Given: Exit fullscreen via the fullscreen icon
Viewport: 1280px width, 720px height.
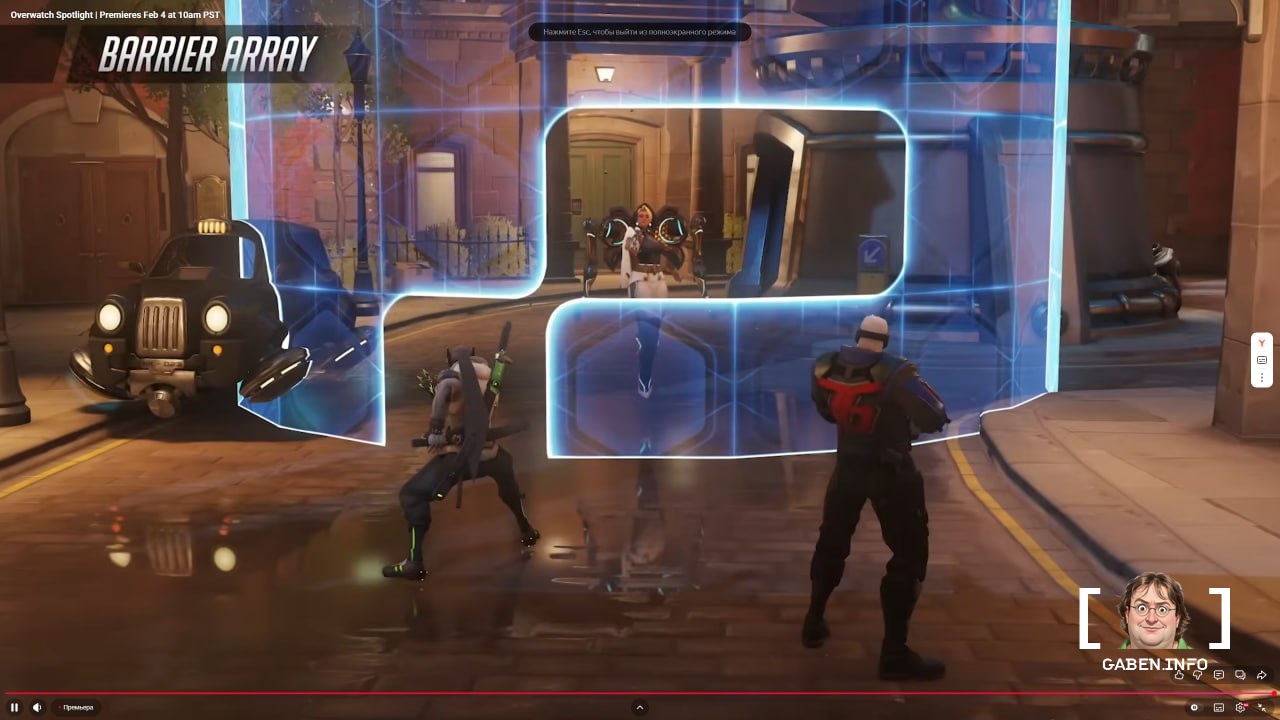Looking at the screenshot, I should pos(1263,707).
